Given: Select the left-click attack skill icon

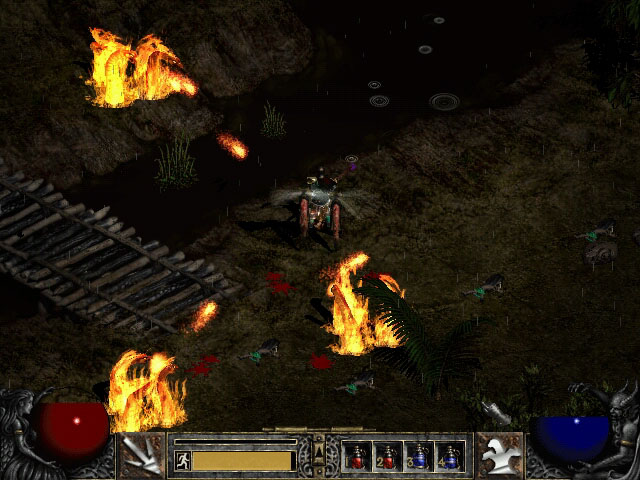Looking at the screenshot, I should pos(141,456).
